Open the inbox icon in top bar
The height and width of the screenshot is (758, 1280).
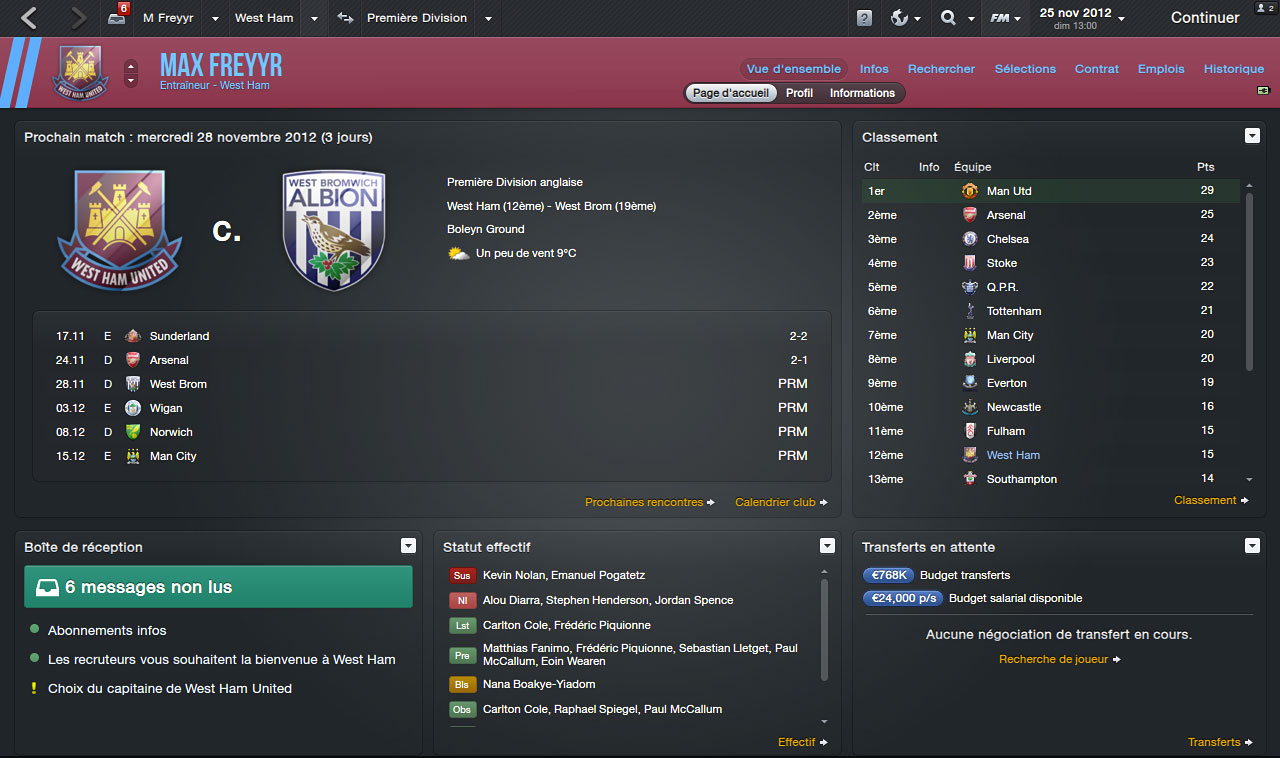[117, 18]
